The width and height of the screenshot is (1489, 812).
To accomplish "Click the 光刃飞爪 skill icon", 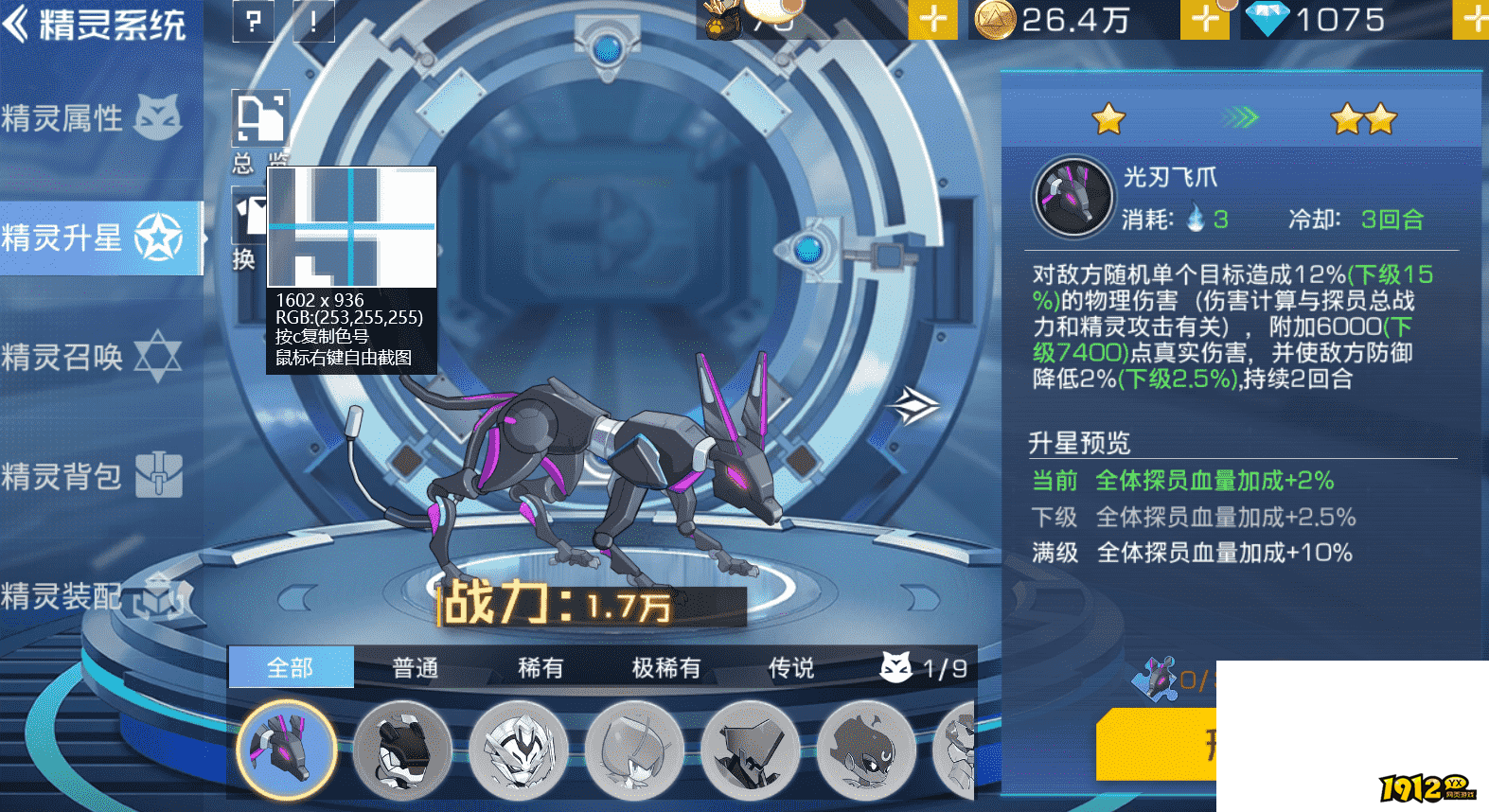I will click(x=1073, y=197).
